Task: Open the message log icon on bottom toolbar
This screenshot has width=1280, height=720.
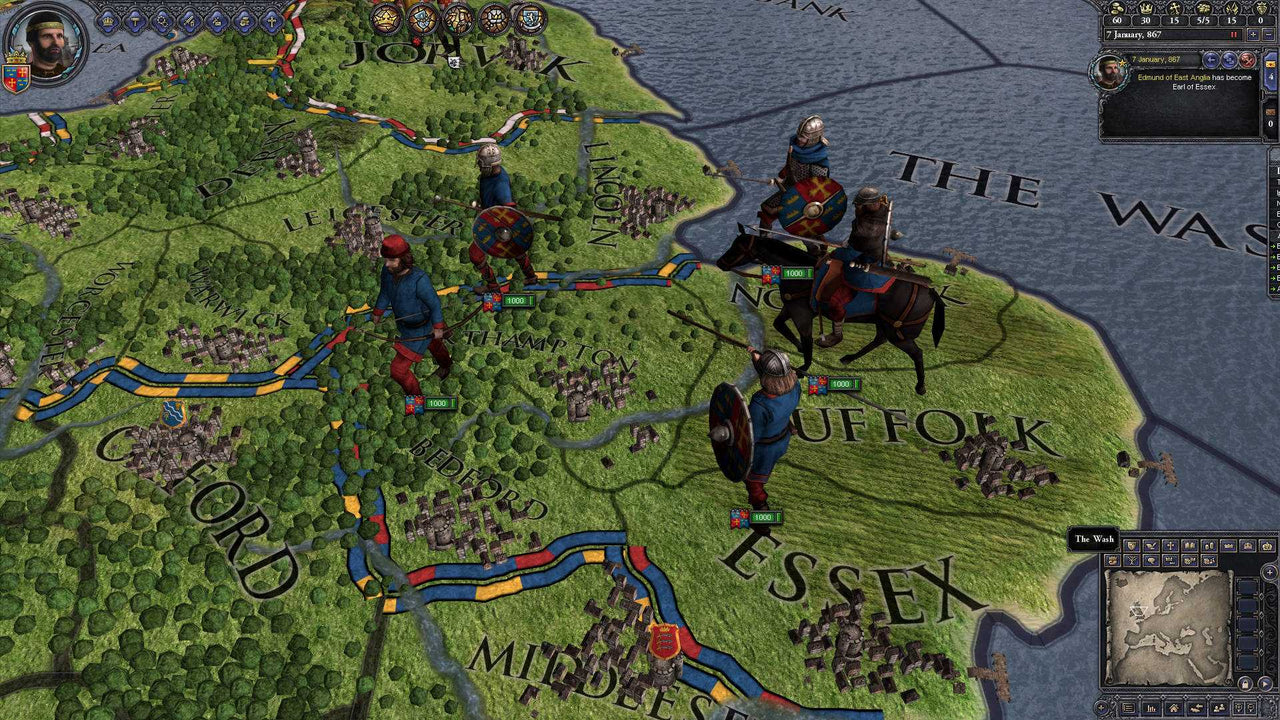Action: click(x=1128, y=708)
